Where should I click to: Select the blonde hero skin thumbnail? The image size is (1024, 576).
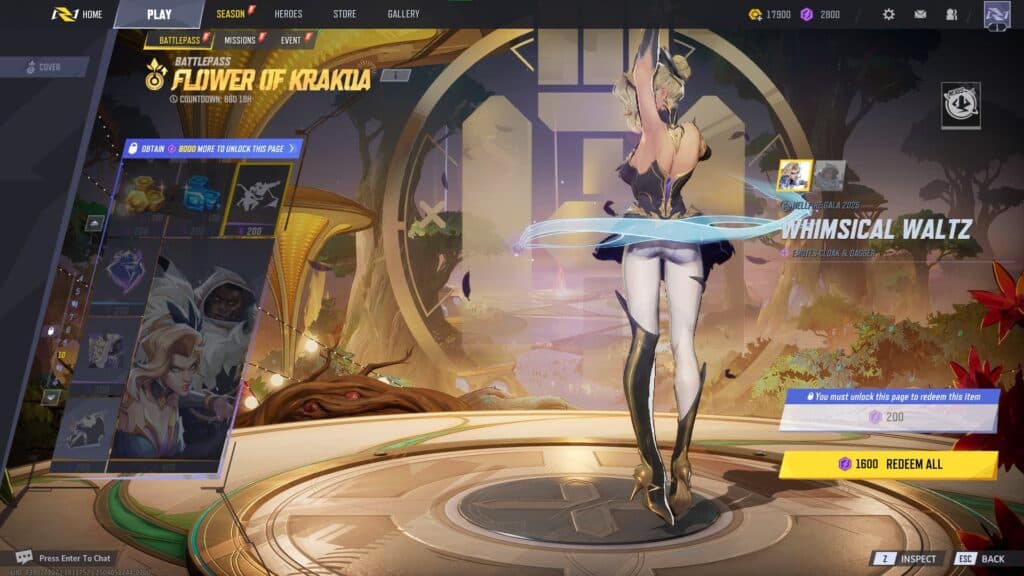pyautogui.click(x=795, y=175)
